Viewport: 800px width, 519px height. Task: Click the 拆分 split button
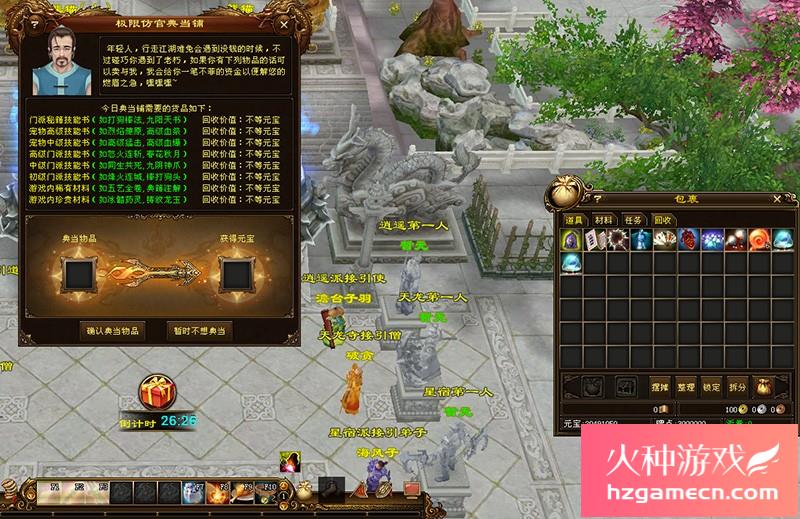tap(737, 386)
